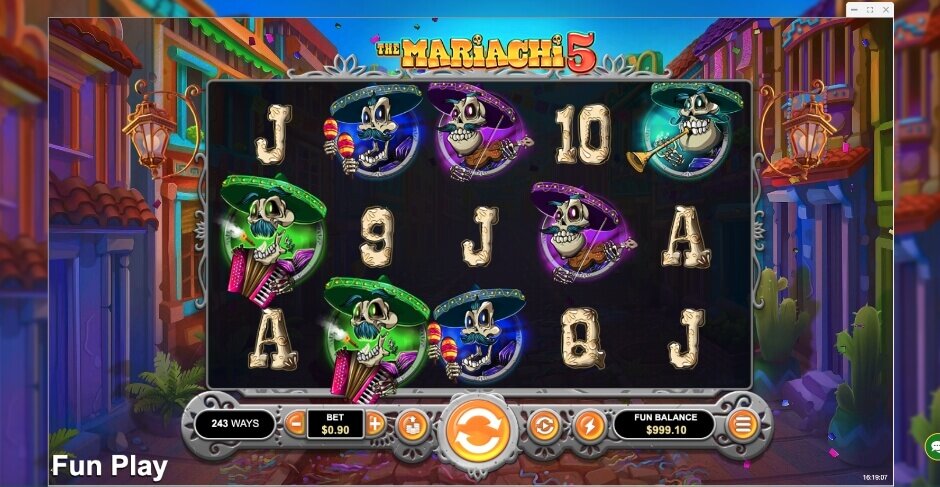Screen dimensions: 940x487
Task: Open the hamburger game menu
Action: click(x=742, y=425)
